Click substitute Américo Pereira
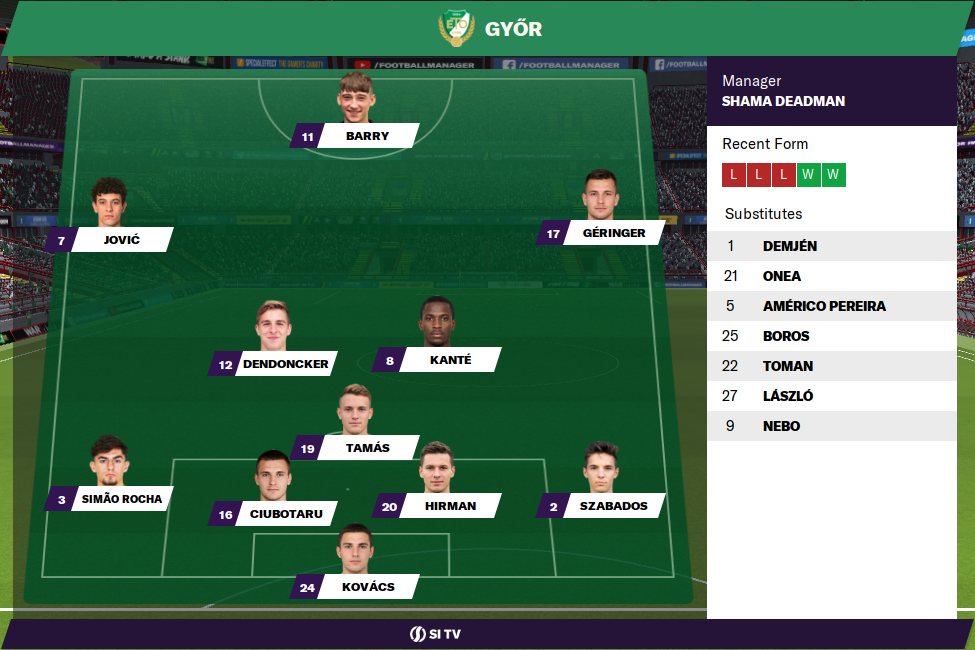This screenshot has width=975, height=650. tap(831, 306)
